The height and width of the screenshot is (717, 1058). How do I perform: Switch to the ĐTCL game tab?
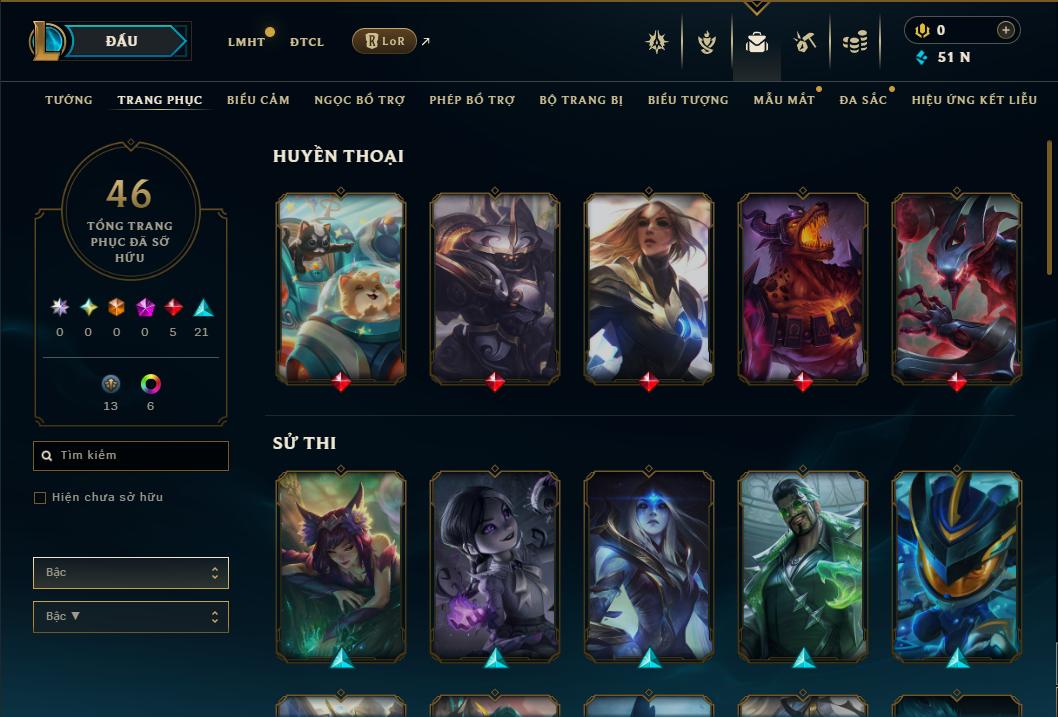(307, 42)
